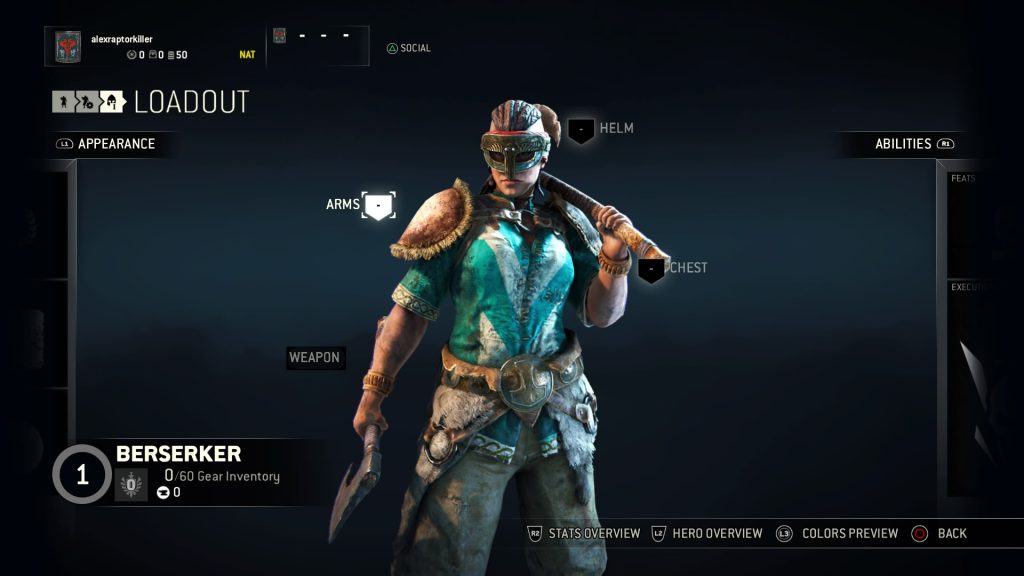
Task: Open alexraptorkiller's player profile card
Action: pyautogui.click(x=150, y=46)
